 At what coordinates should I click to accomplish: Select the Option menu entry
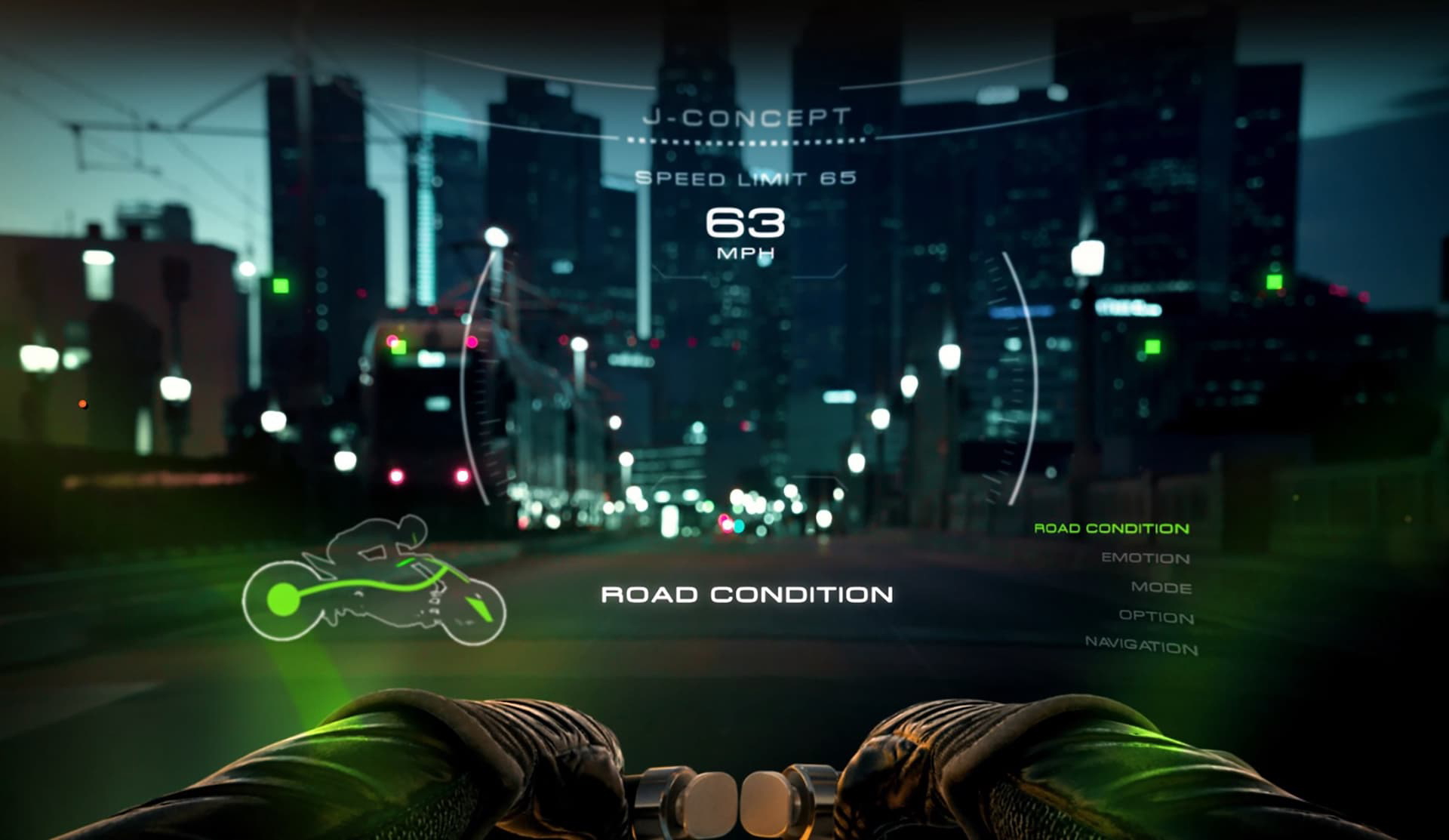click(1156, 617)
